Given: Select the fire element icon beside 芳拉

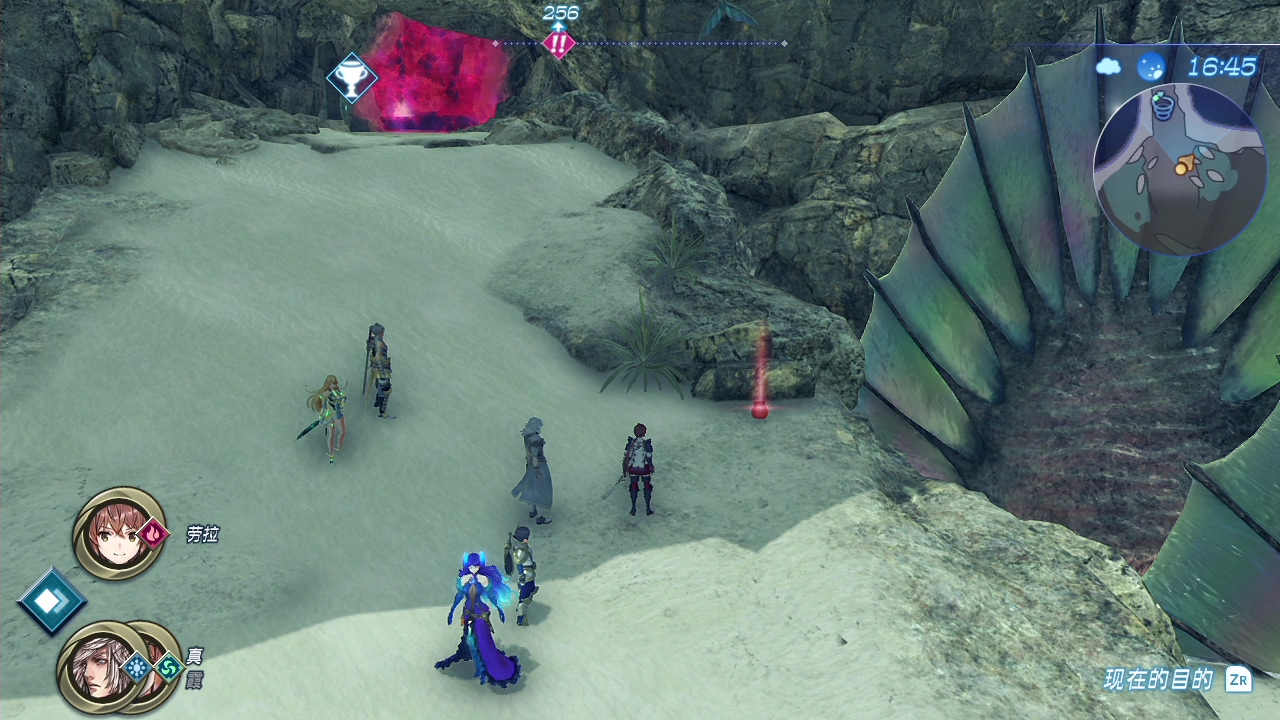Looking at the screenshot, I should point(154,534).
